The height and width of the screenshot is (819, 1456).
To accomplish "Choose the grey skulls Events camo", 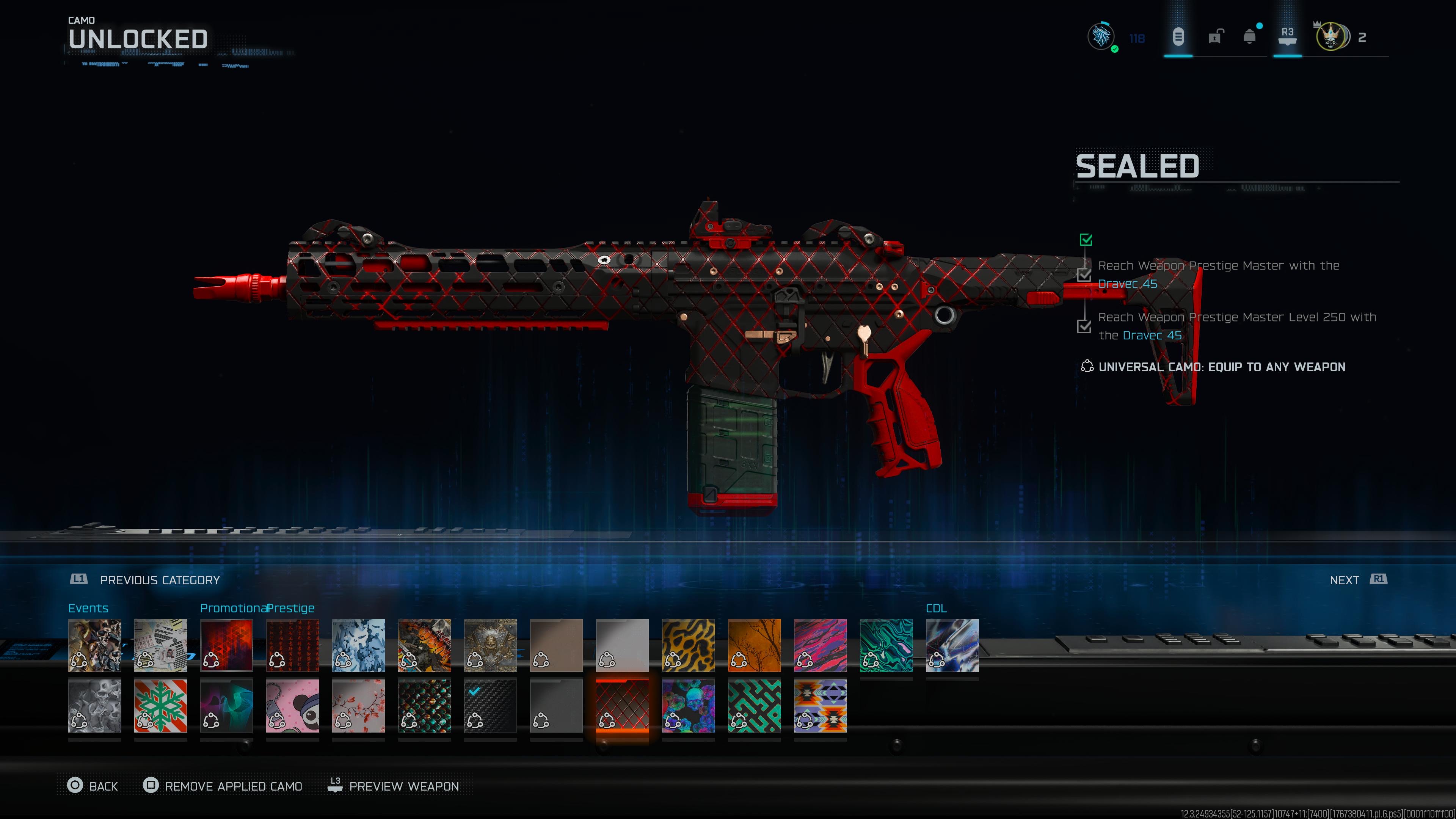I will point(94,705).
